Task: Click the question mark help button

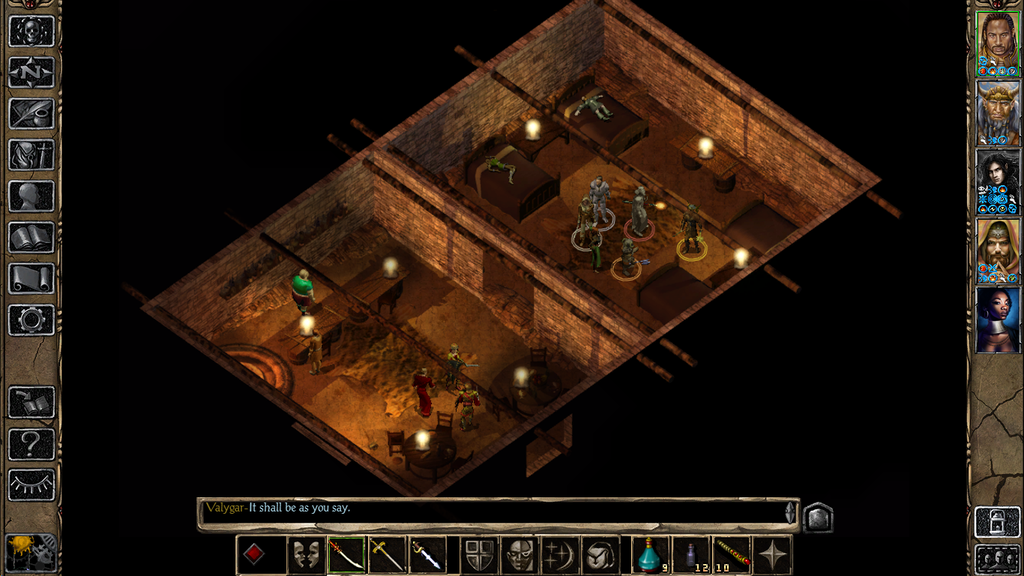Action: coord(31,443)
